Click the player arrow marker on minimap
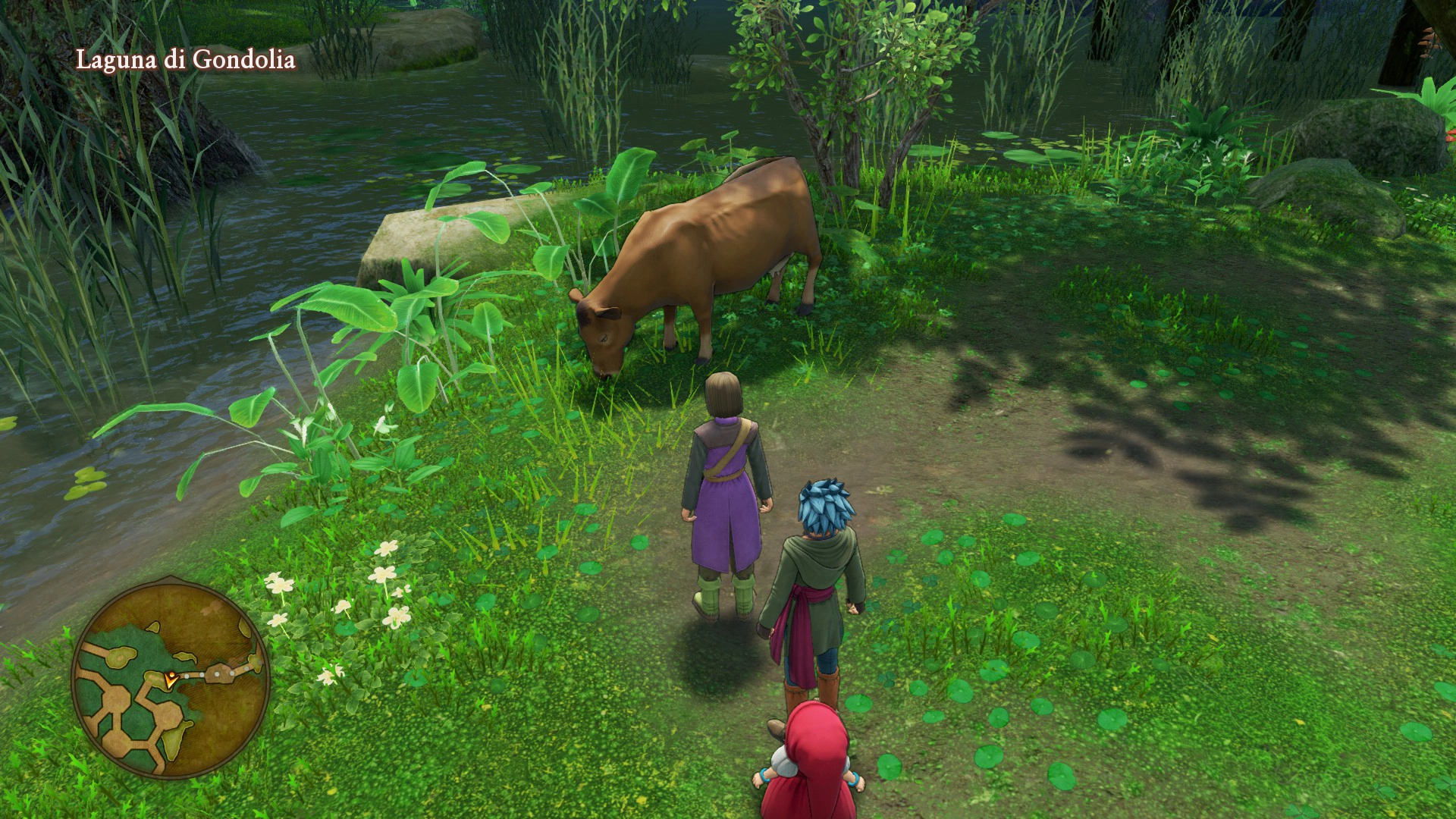1456x819 pixels. [171, 678]
